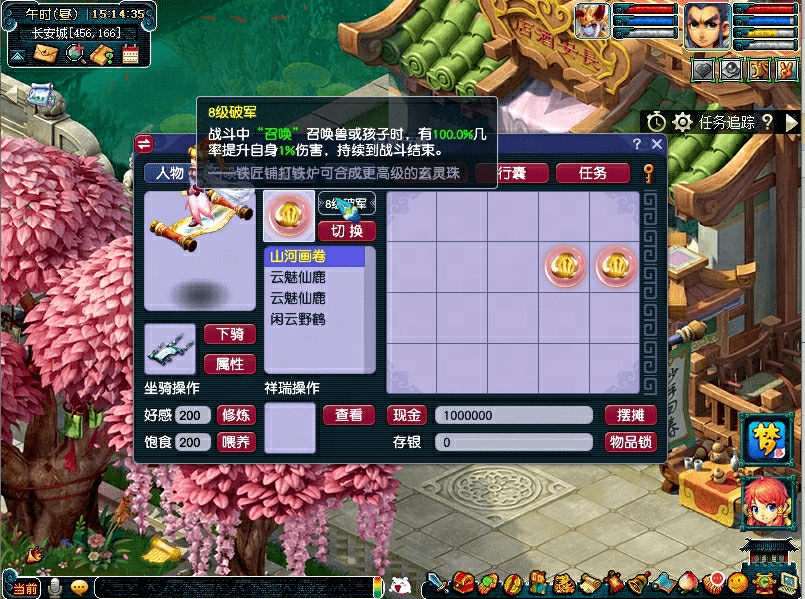Select 闲云野鹤 in the mount list

tap(298, 319)
